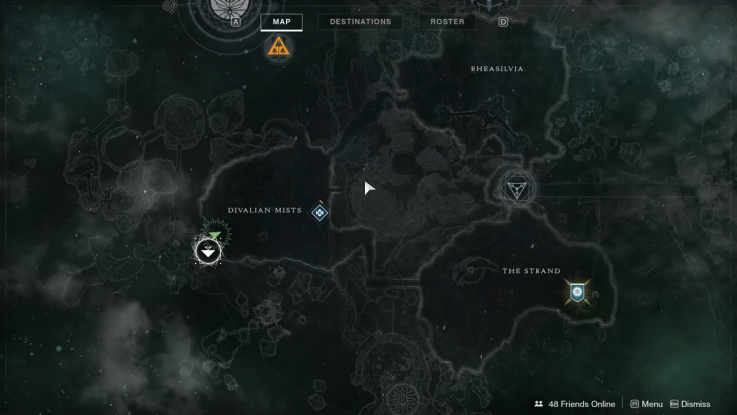Dismiss the map screen

coord(690,404)
